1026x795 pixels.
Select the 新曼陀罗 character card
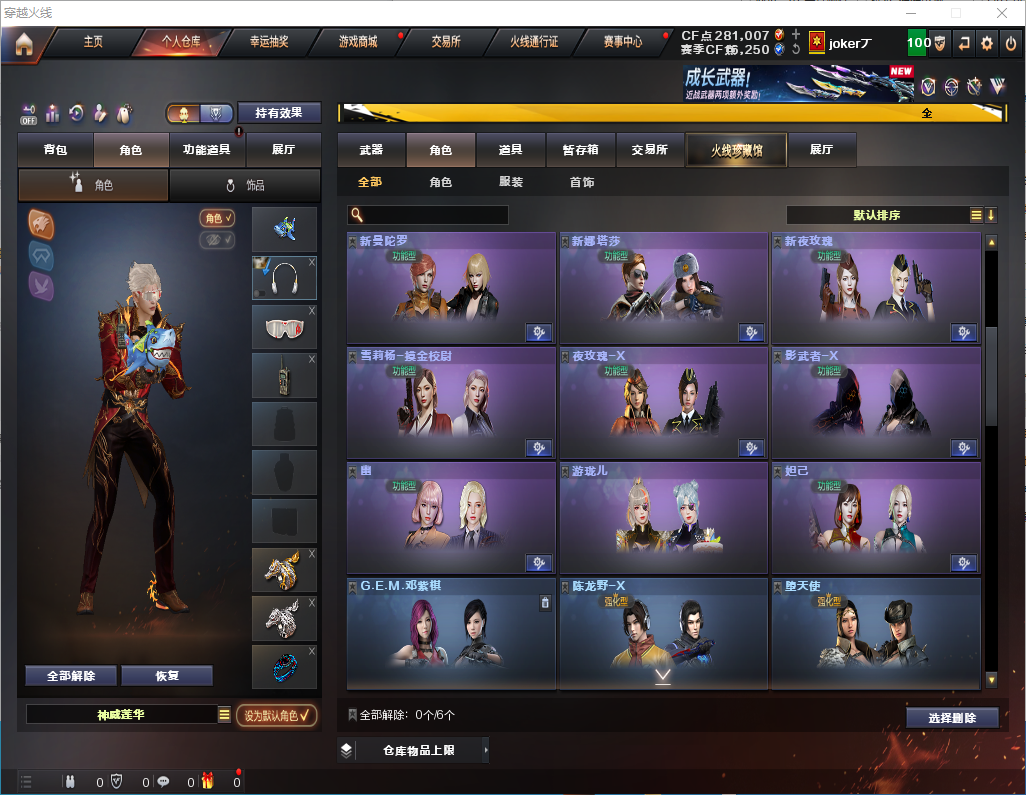pos(451,289)
